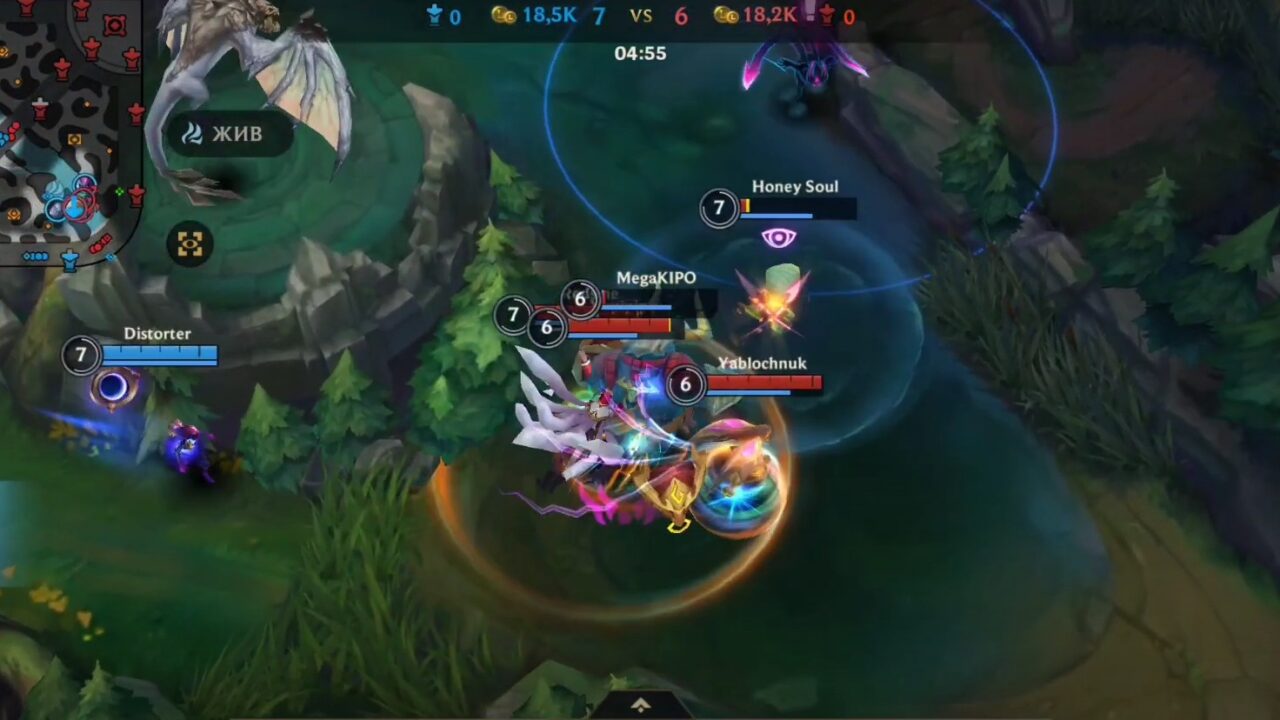Click the blue team kill score 7

598,15
